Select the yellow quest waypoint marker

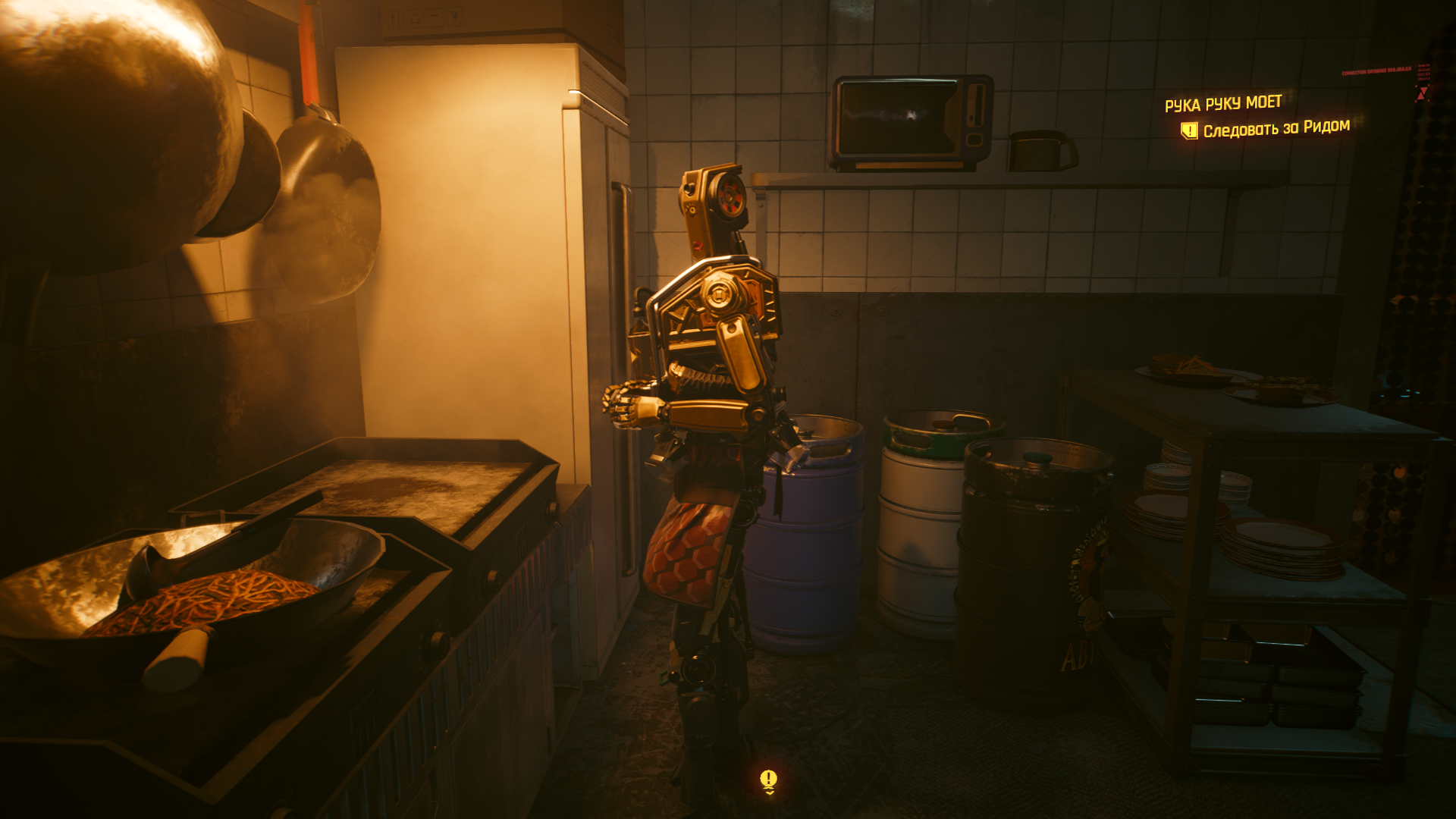[768, 780]
